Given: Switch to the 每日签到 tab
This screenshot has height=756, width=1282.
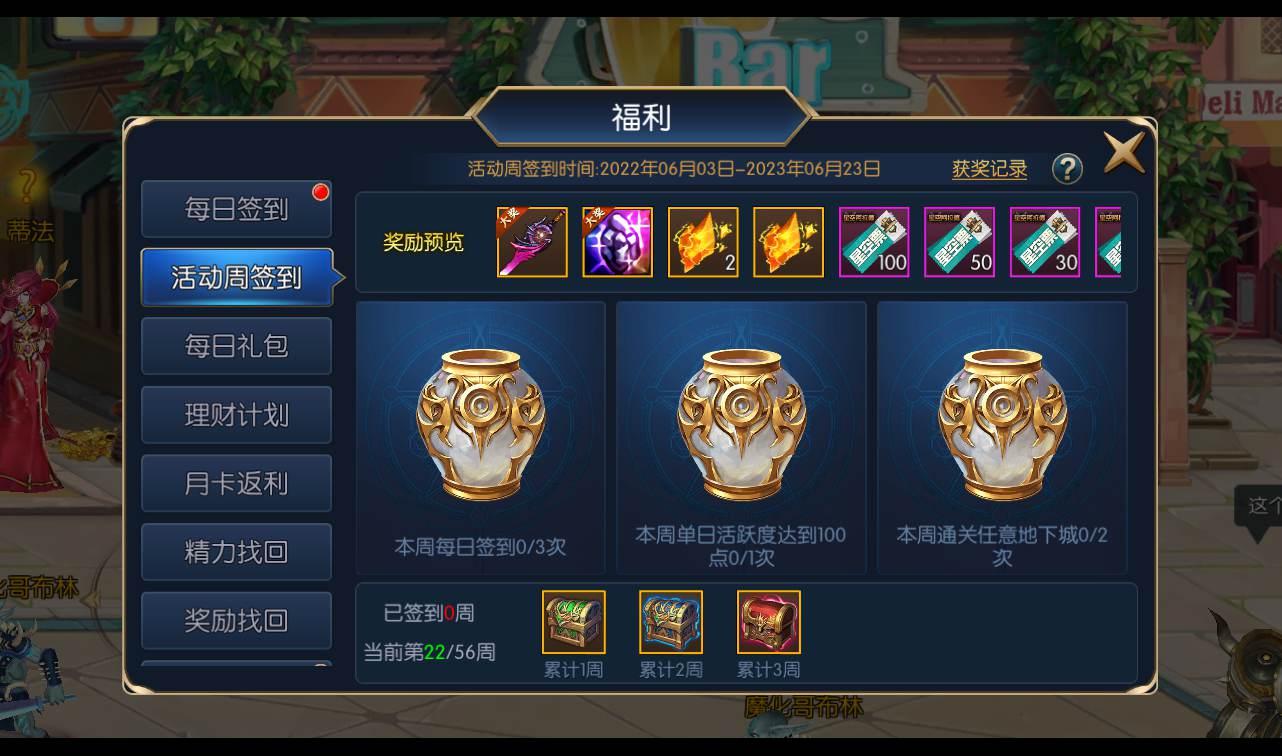Looking at the screenshot, I should click(x=236, y=208).
